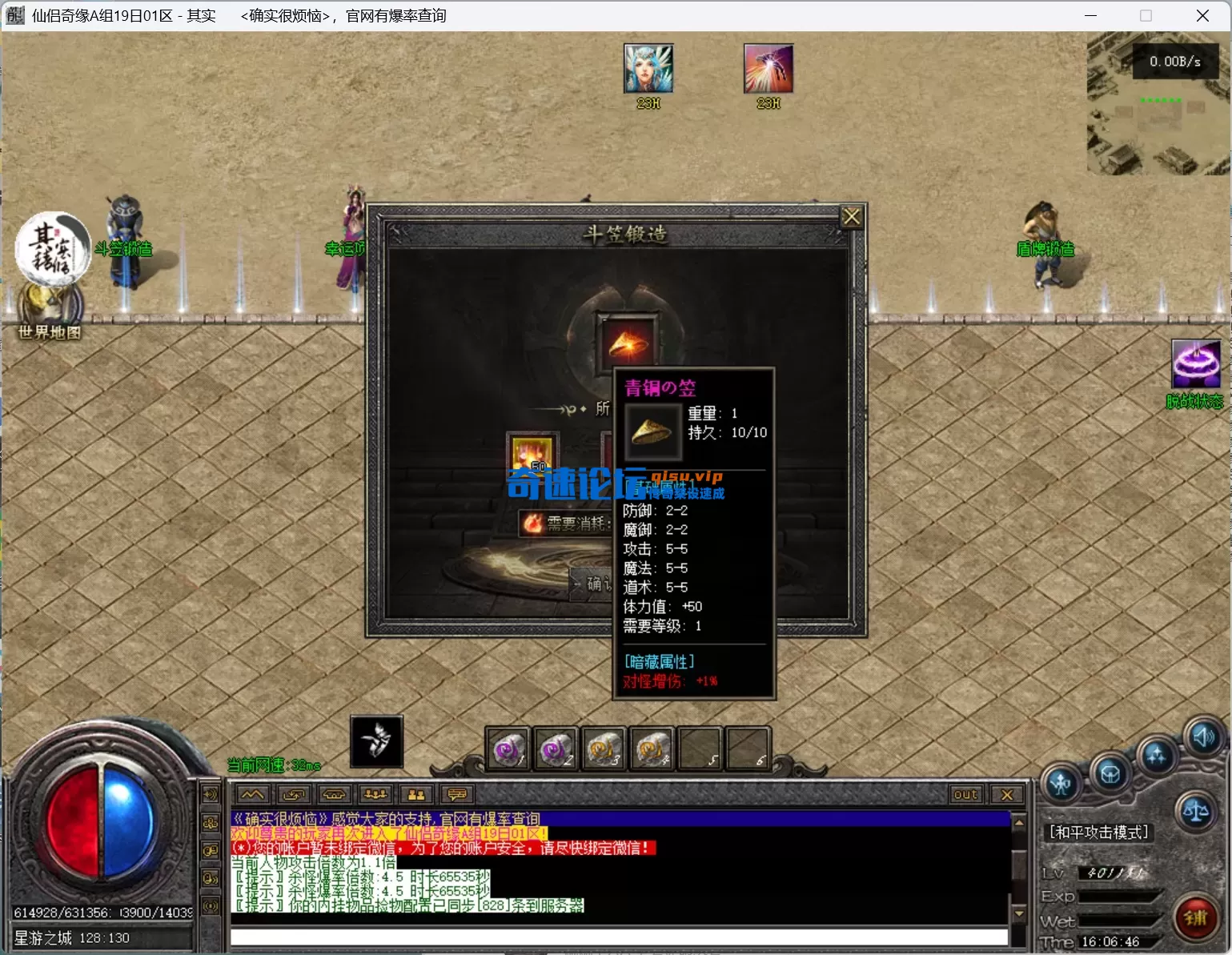Activate the white feather skill icon

376,740
